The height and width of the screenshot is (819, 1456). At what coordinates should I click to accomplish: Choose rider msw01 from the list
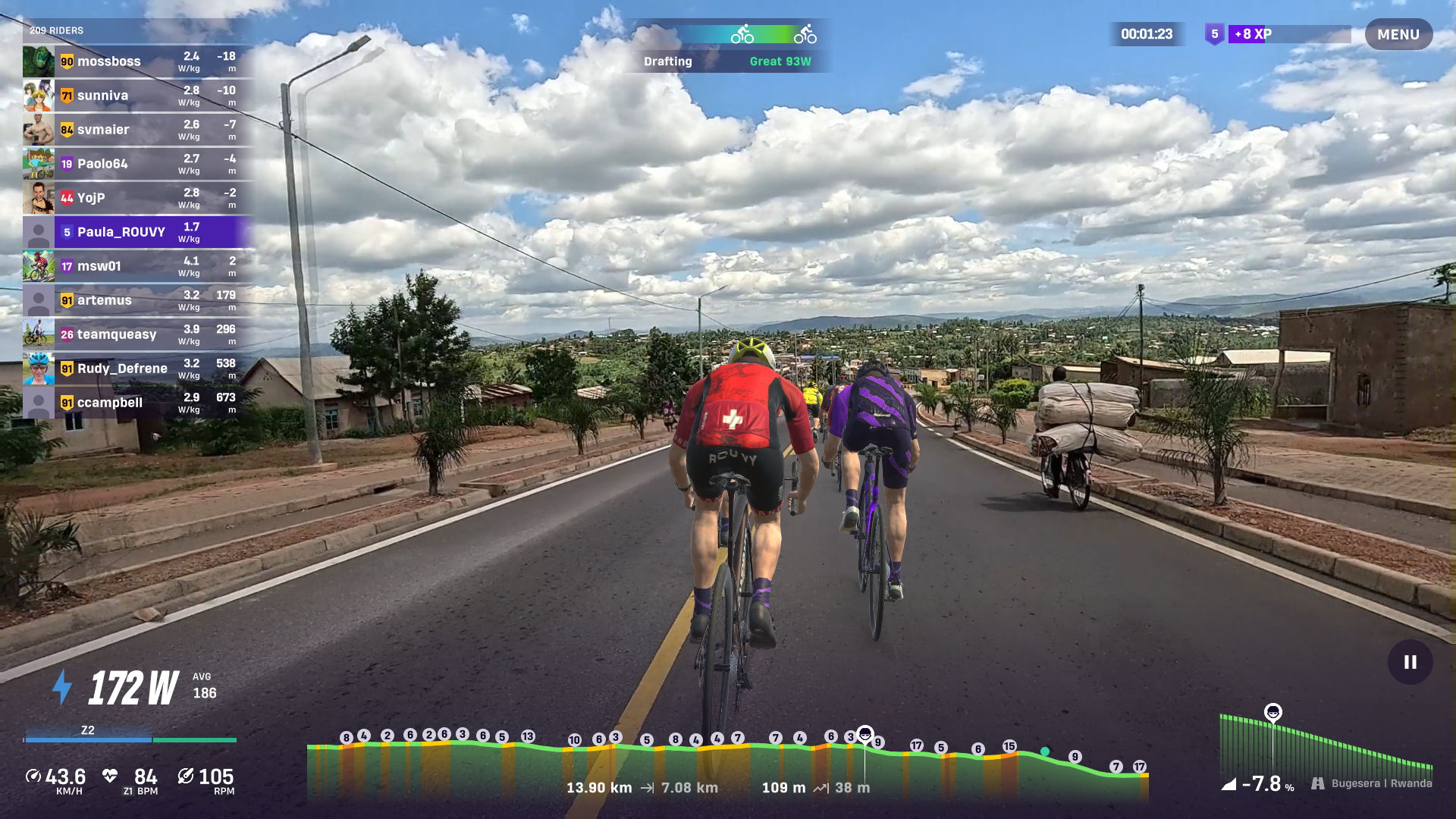click(x=138, y=266)
